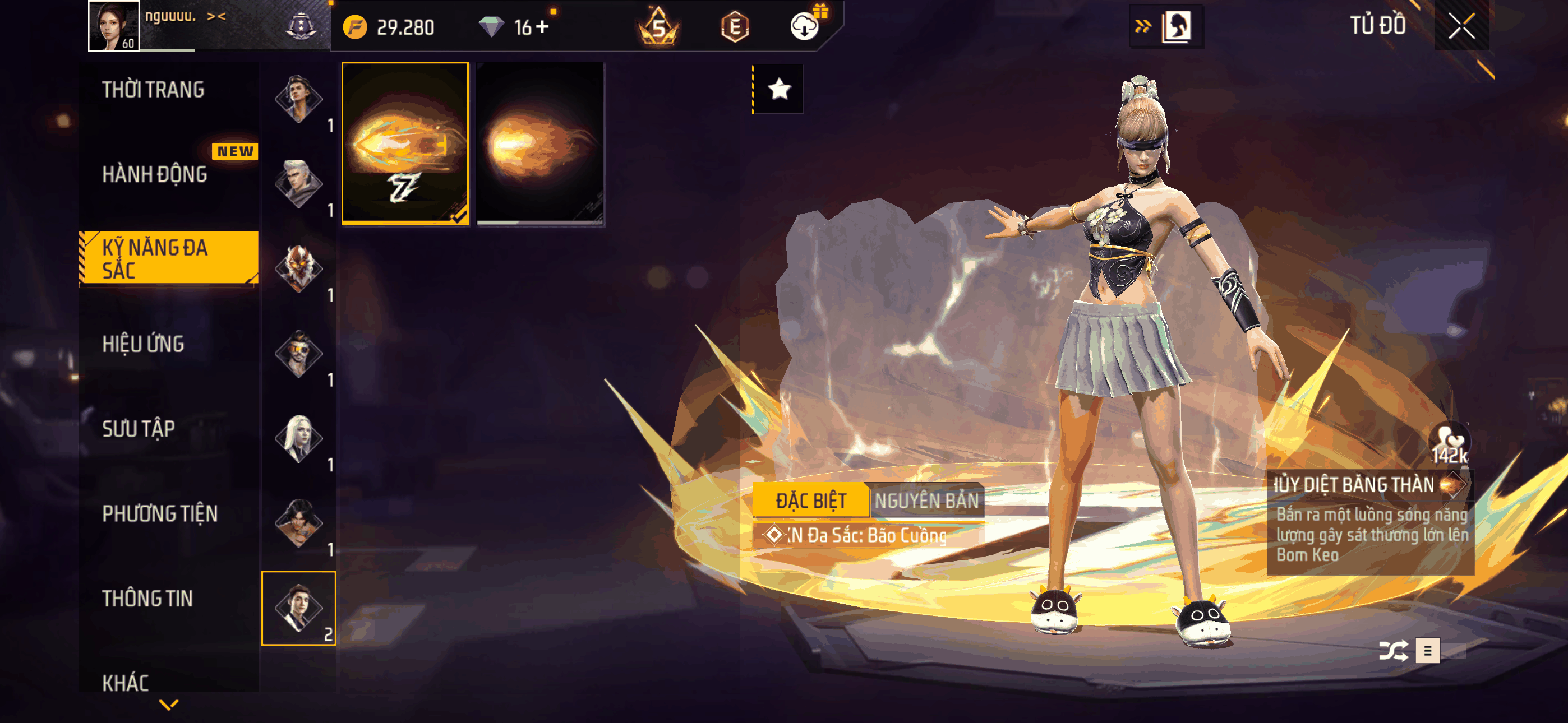Expand the category list down arrow
Viewport: 1568px width, 723px height.
click(169, 705)
